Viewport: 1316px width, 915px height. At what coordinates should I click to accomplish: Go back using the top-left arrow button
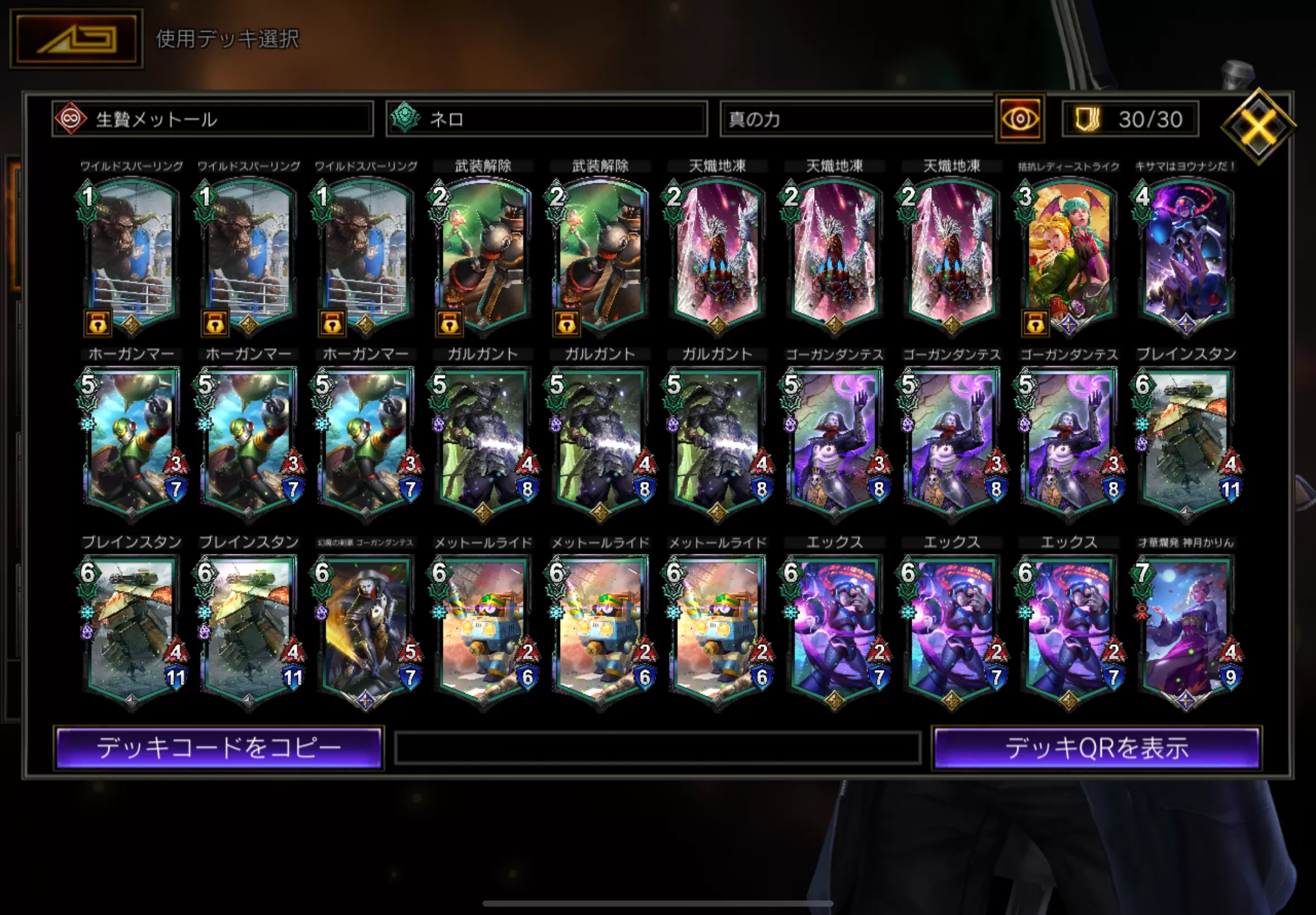tap(76, 39)
